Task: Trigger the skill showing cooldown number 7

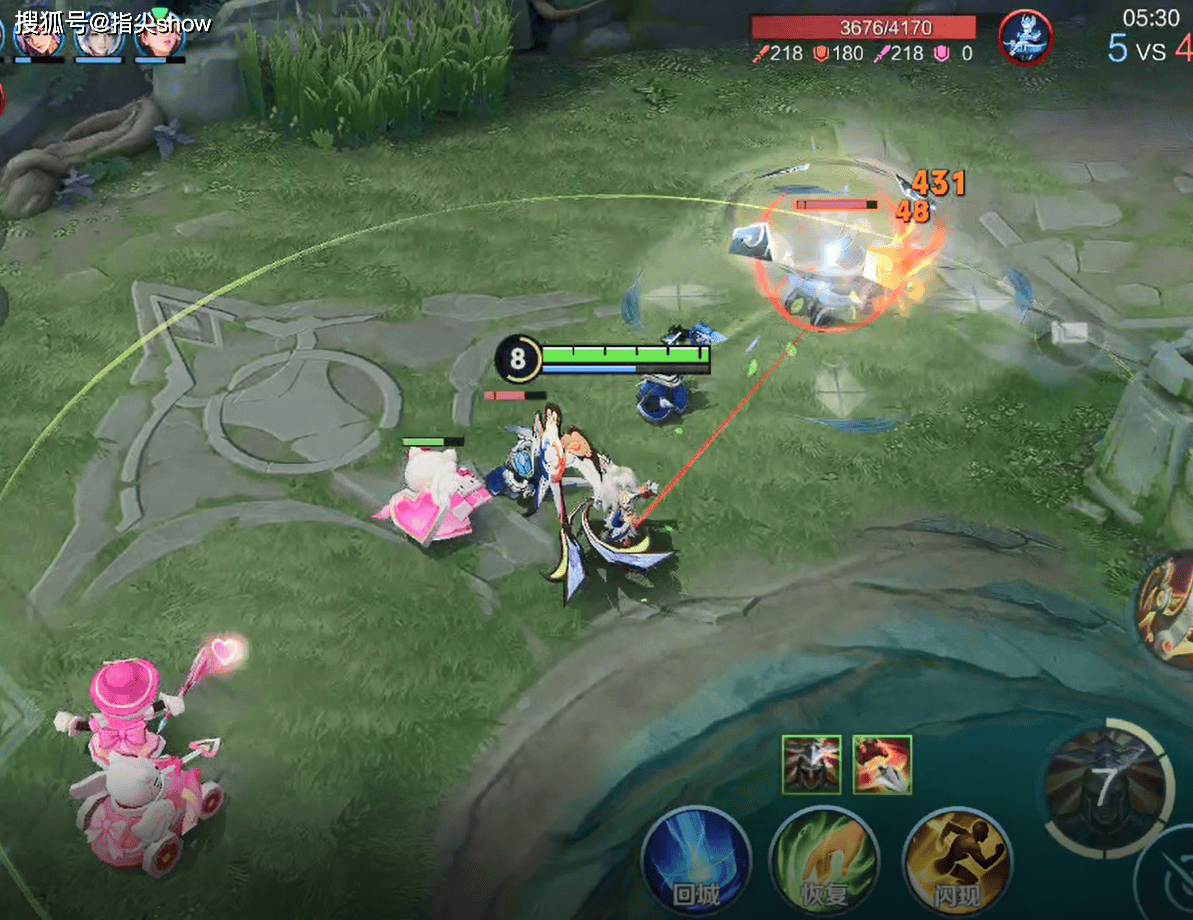Action: click(1104, 787)
